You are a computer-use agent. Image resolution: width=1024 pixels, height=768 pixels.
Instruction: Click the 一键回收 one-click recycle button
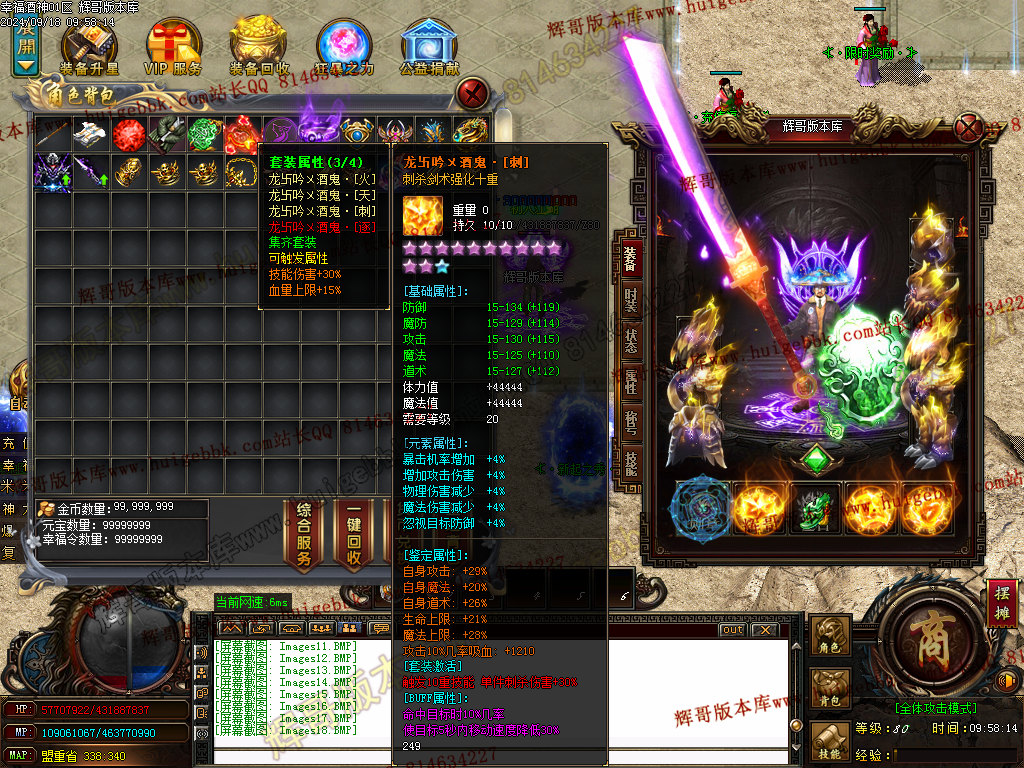click(x=354, y=535)
